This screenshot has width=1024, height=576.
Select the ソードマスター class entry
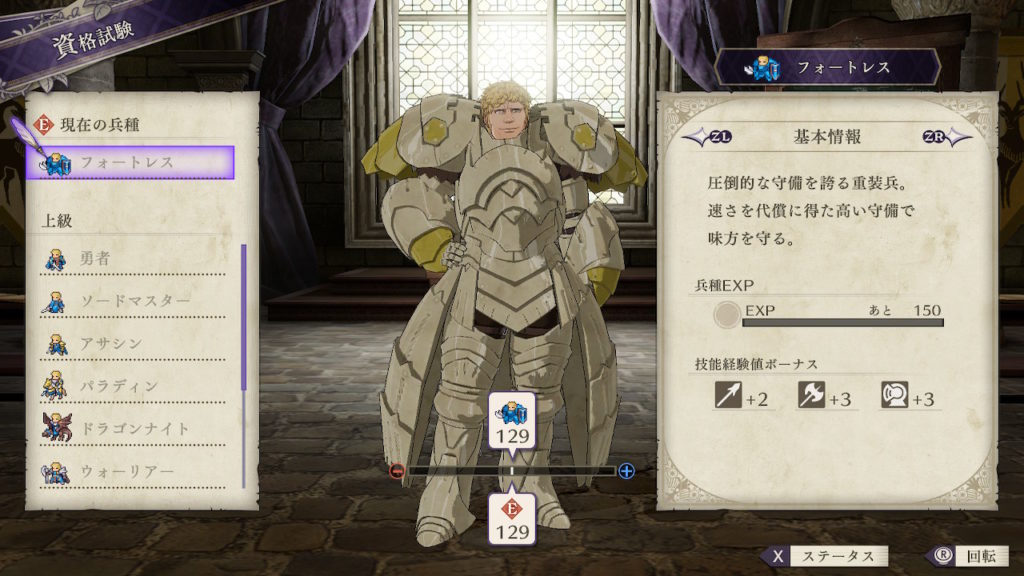[x=133, y=301]
